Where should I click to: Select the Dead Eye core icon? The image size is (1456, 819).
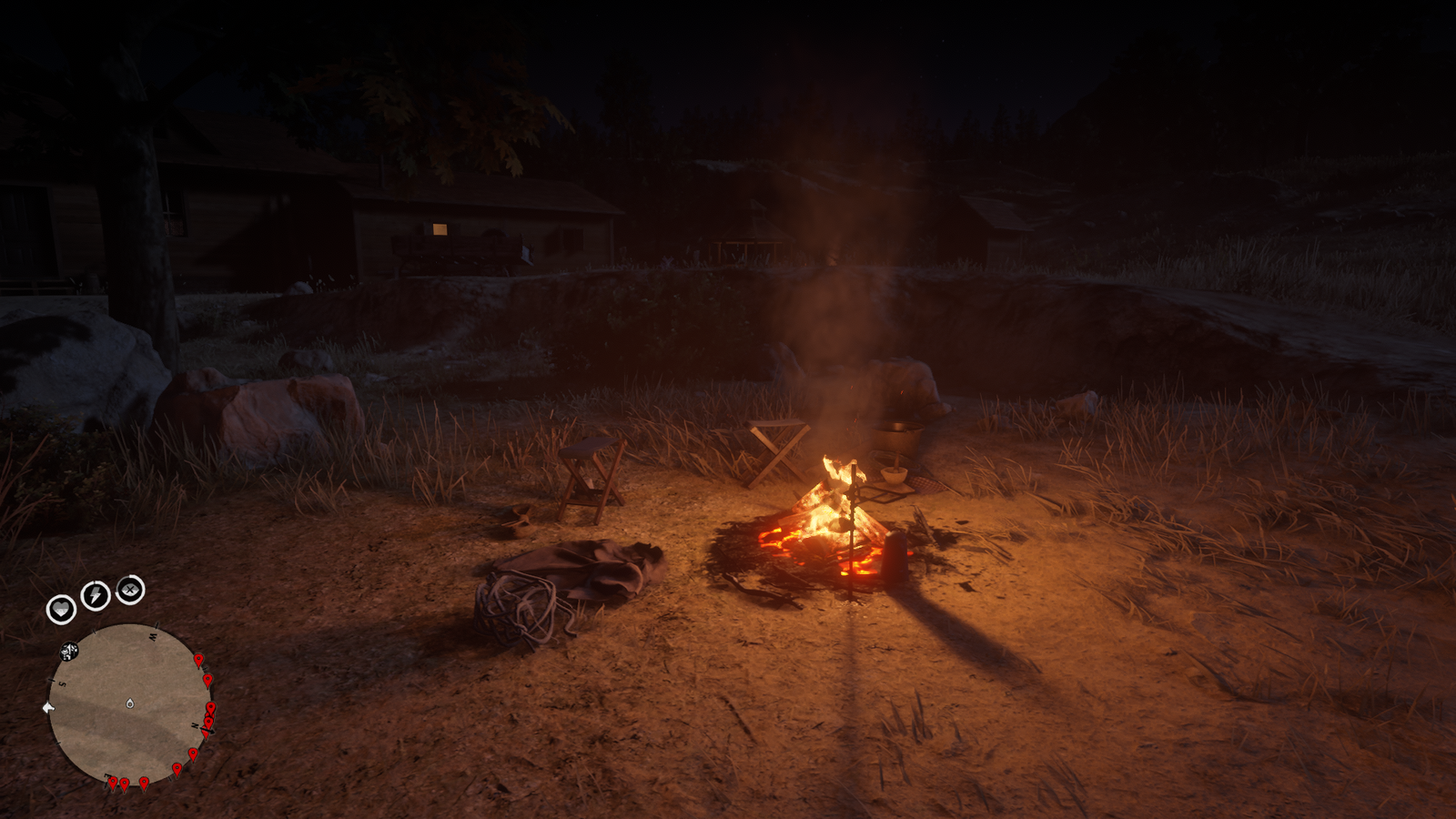tap(130, 590)
